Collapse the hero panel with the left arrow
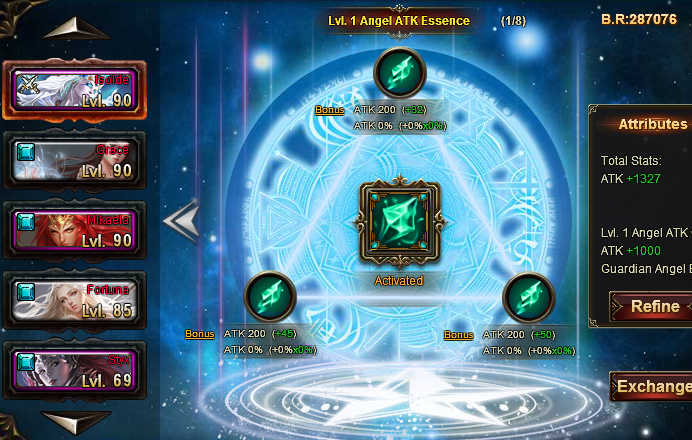692x440 pixels. pyautogui.click(x=182, y=221)
